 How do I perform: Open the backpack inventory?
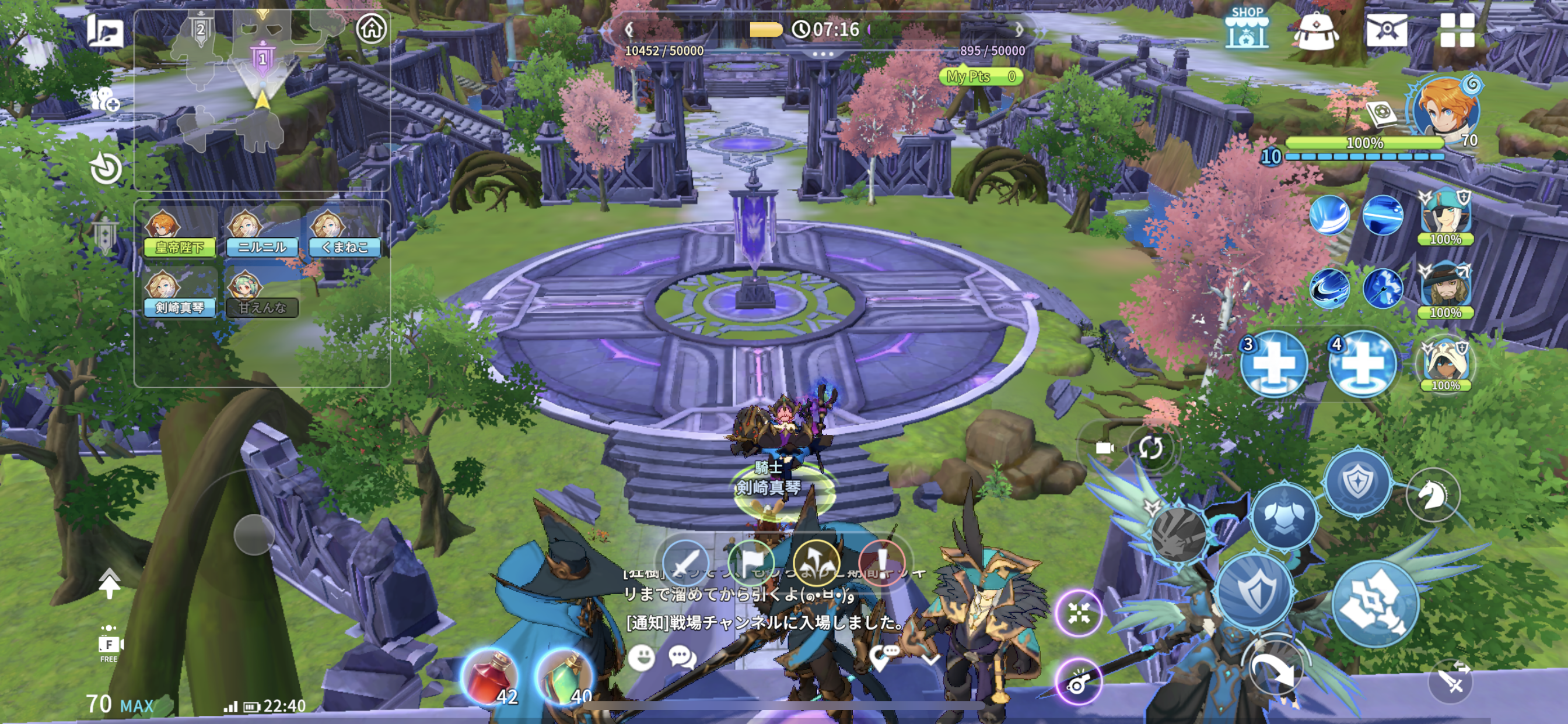[x=1315, y=30]
